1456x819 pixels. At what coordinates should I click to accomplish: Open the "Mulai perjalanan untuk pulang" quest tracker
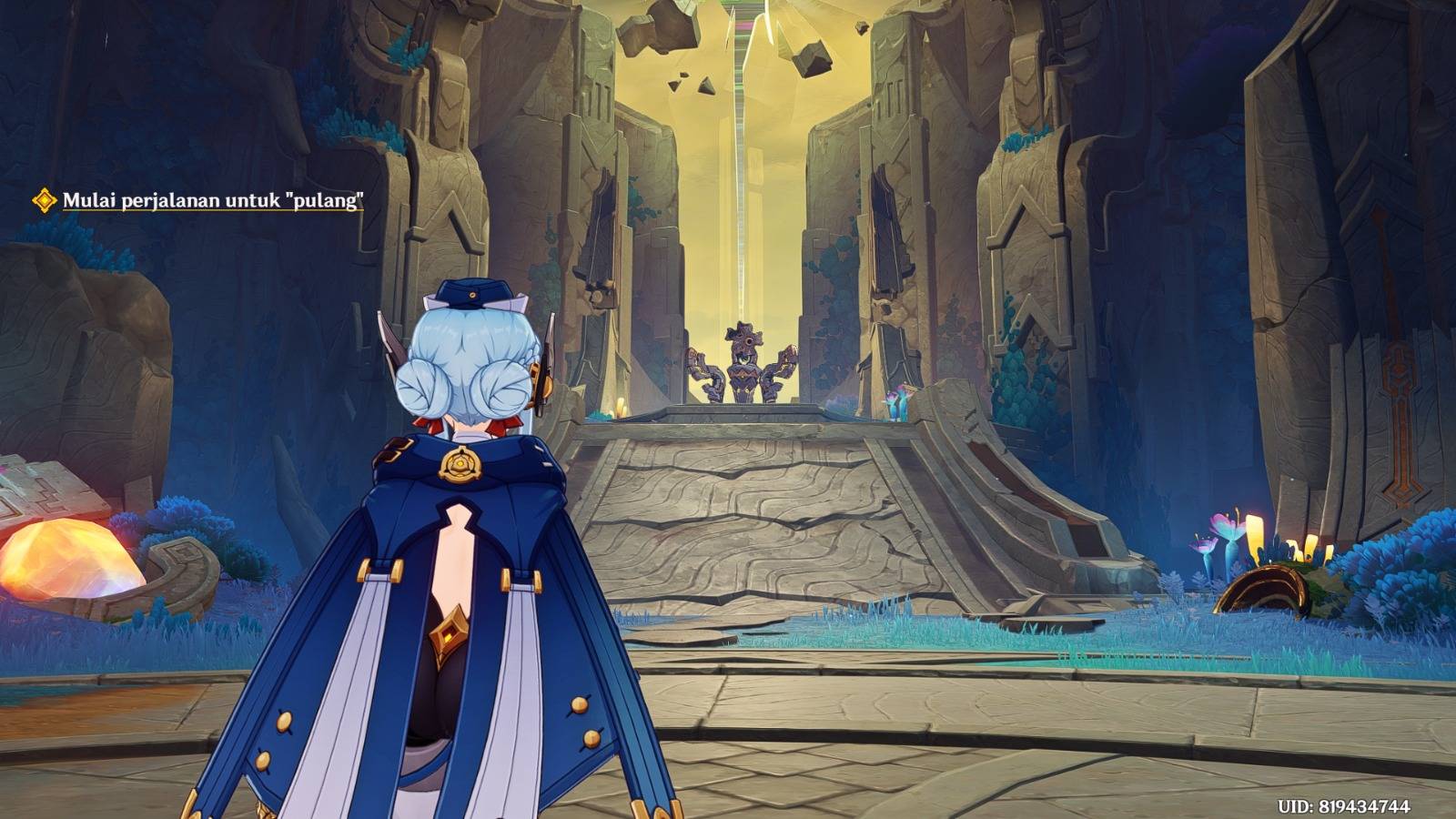(212, 201)
